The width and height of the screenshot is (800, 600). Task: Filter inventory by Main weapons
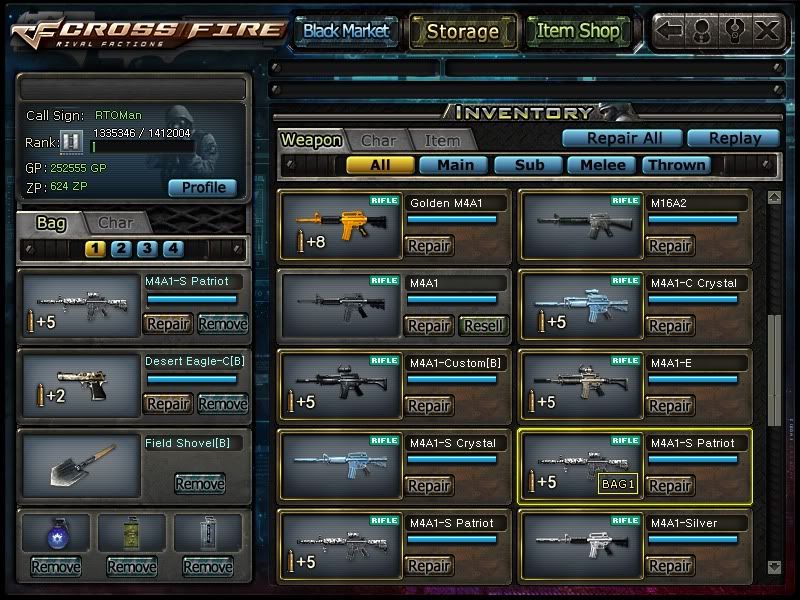pyautogui.click(x=455, y=165)
